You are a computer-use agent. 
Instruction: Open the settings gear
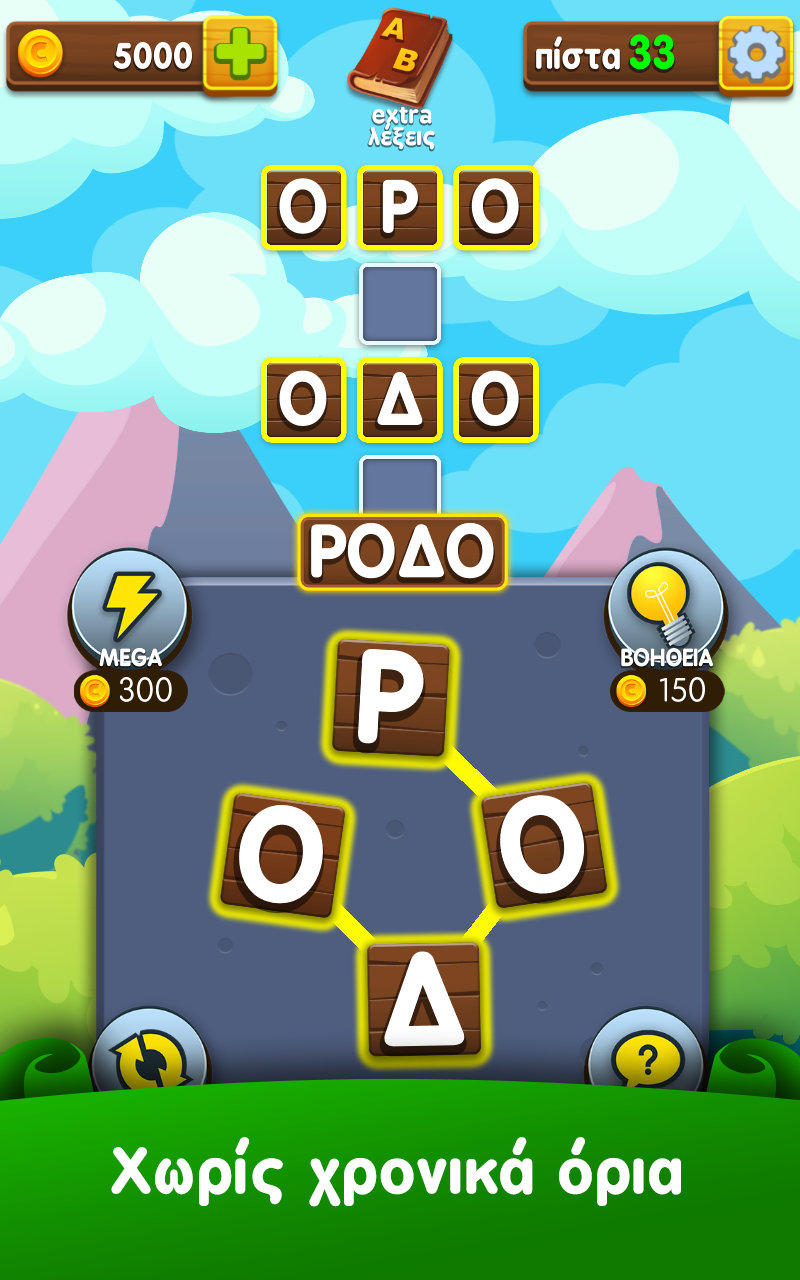coord(755,53)
